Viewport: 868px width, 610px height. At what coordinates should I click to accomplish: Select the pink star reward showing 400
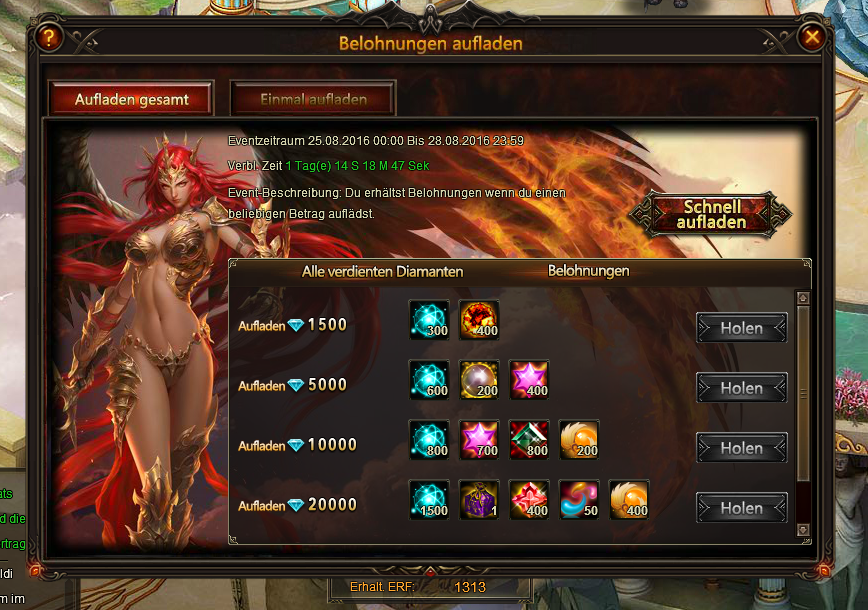(x=529, y=380)
